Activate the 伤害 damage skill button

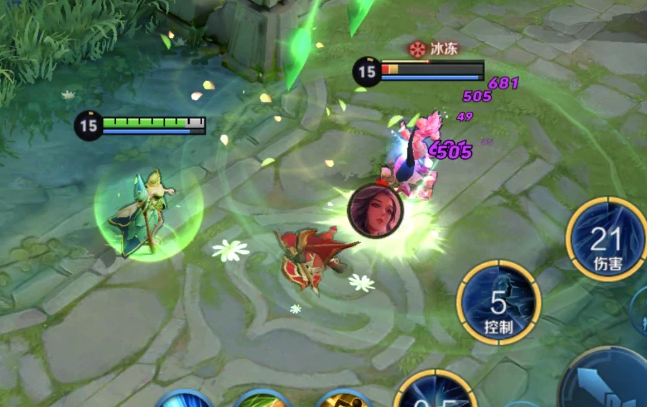tap(606, 241)
